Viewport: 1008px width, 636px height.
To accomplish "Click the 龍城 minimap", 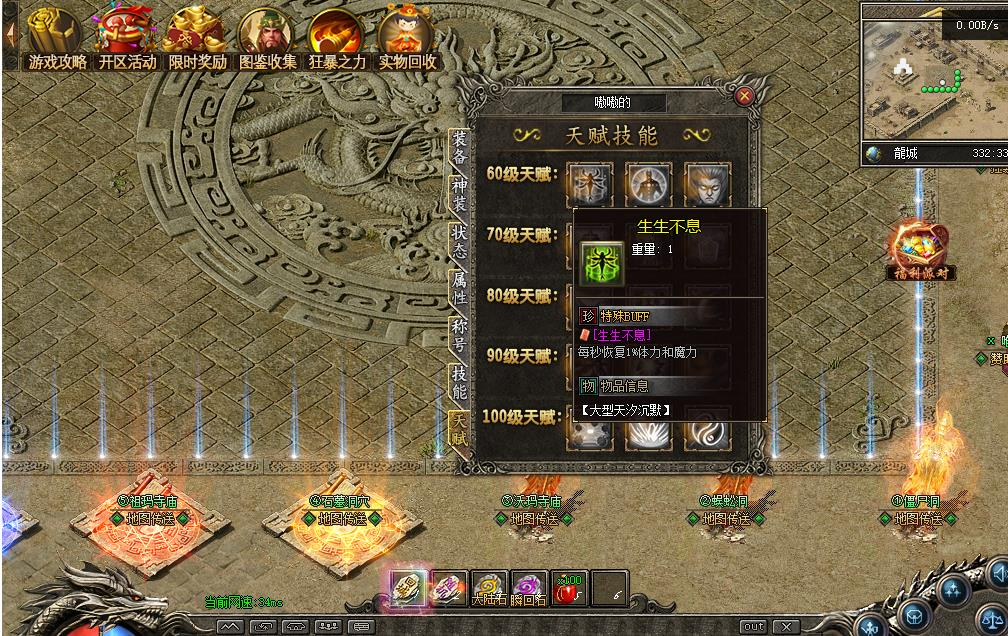I will (934, 82).
